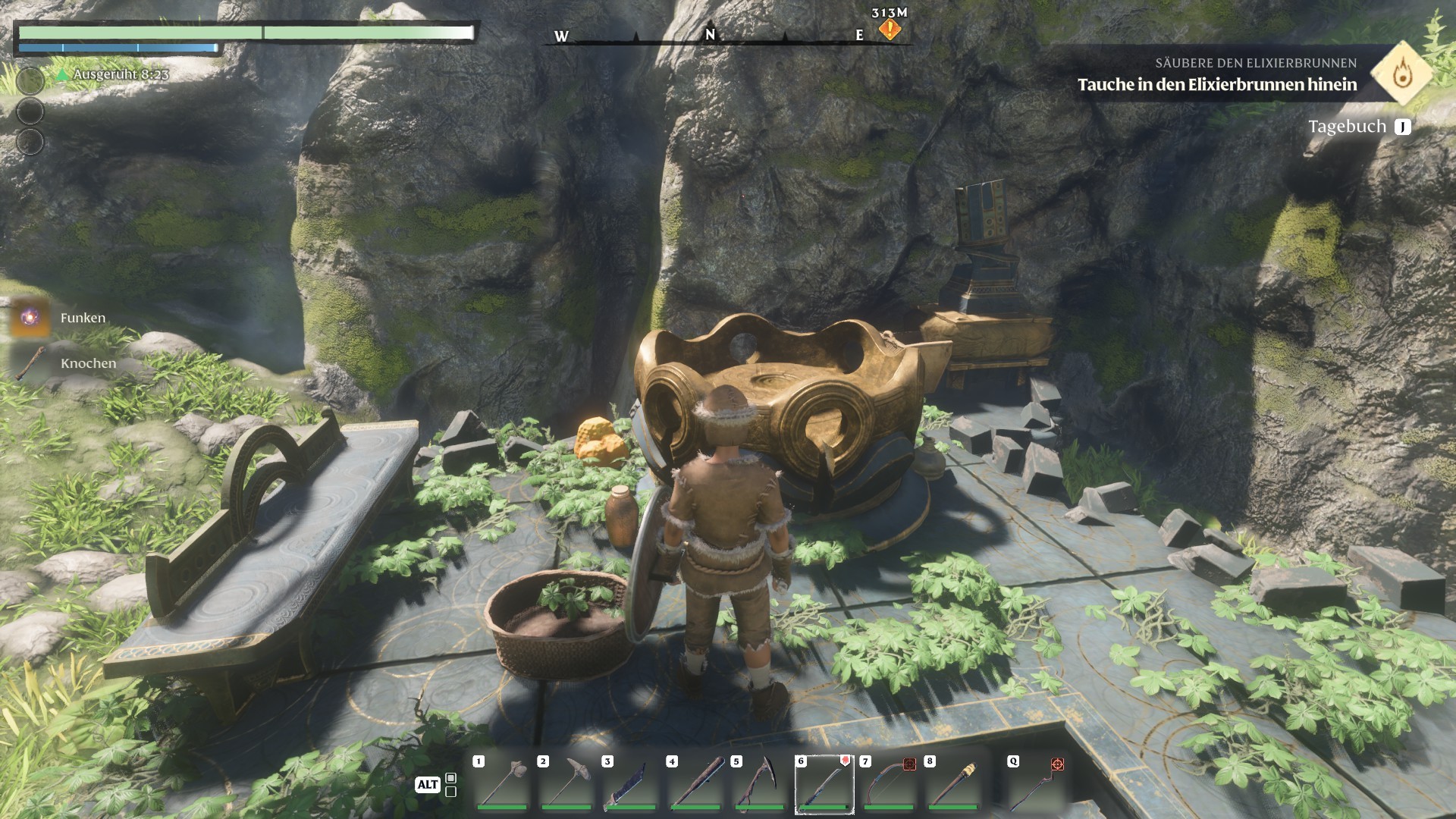
Task: Select the bow in hotbar slot 7
Action: pyautogui.click(x=889, y=784)
